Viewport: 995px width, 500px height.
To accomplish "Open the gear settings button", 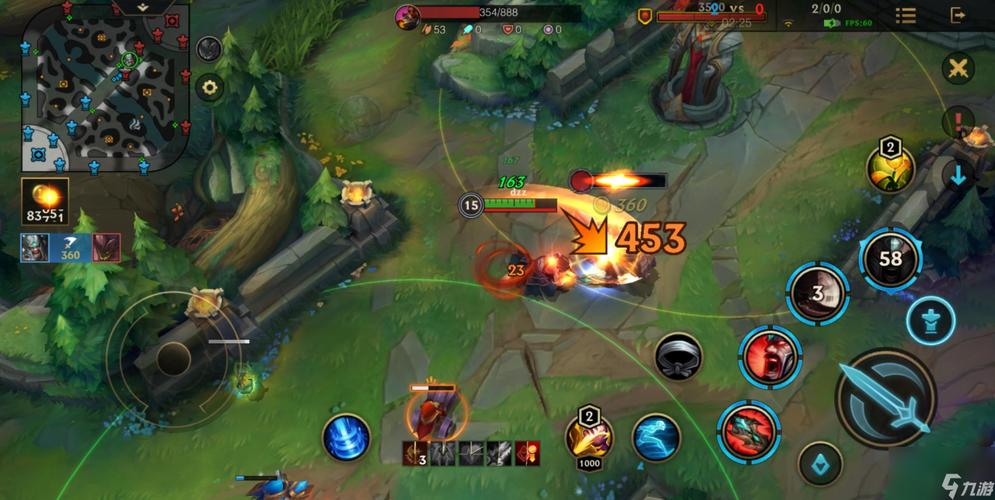I will [209, 87].
